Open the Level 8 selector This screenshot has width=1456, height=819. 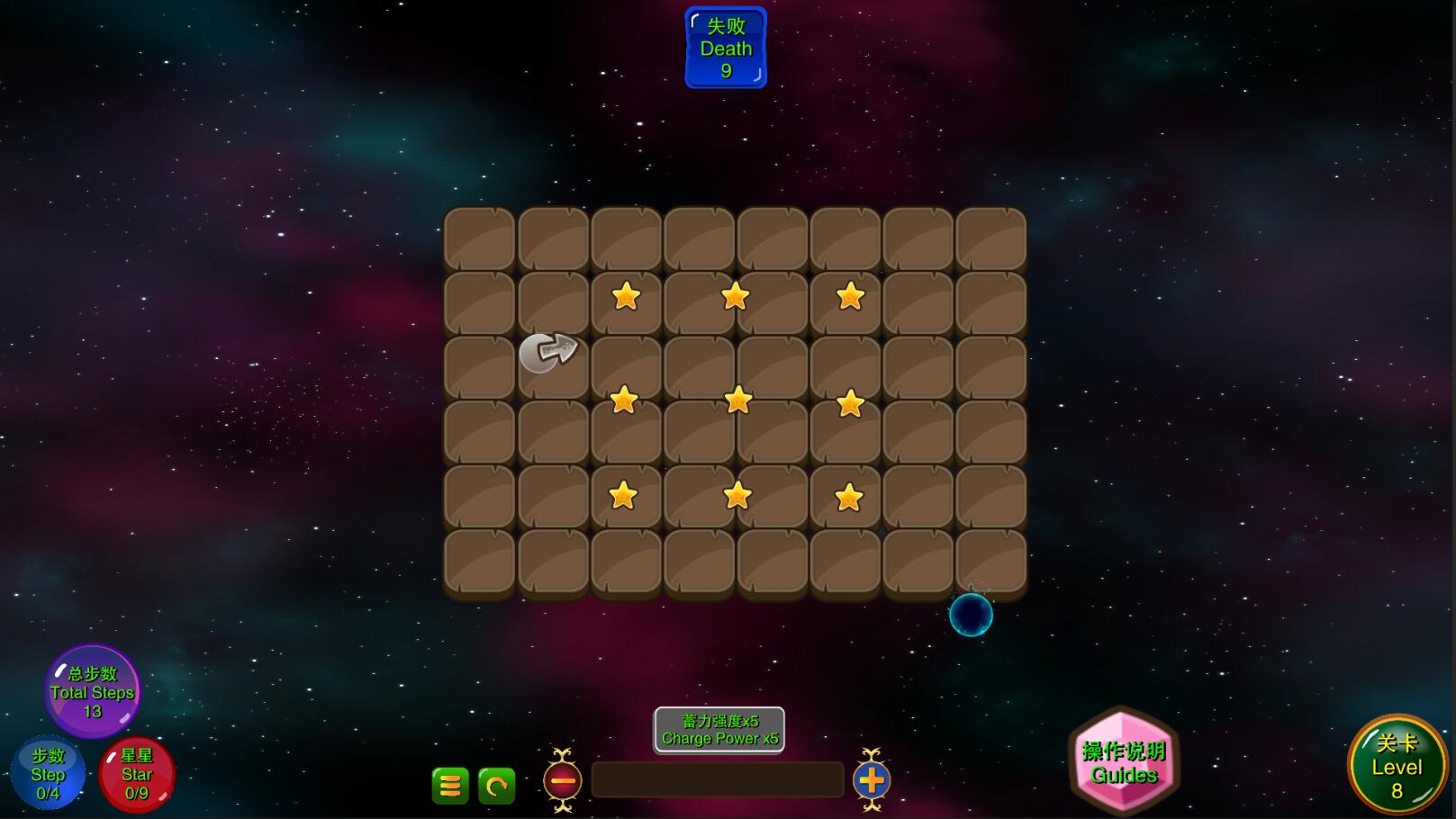click(1397, 766)
